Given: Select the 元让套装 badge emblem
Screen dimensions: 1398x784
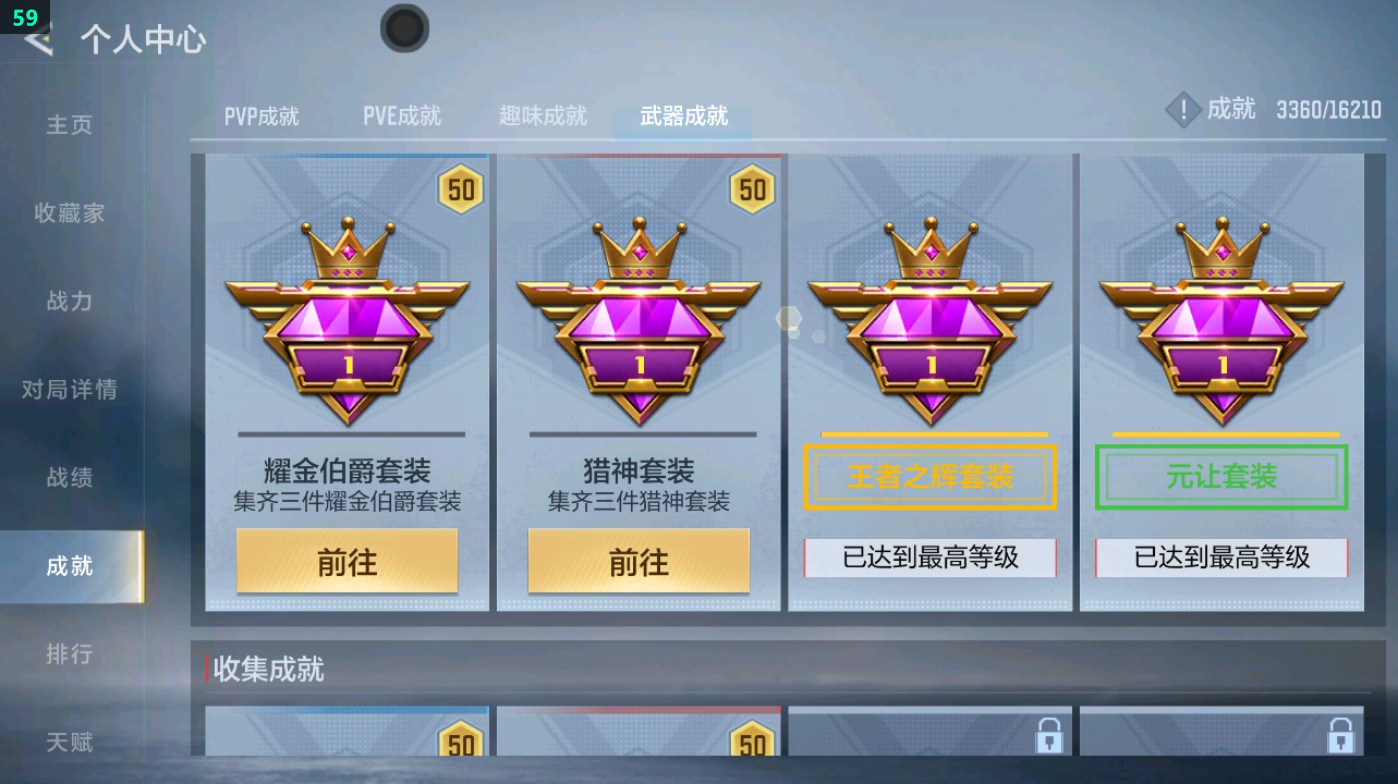Looking at the screenshot, I should 1219,320.
